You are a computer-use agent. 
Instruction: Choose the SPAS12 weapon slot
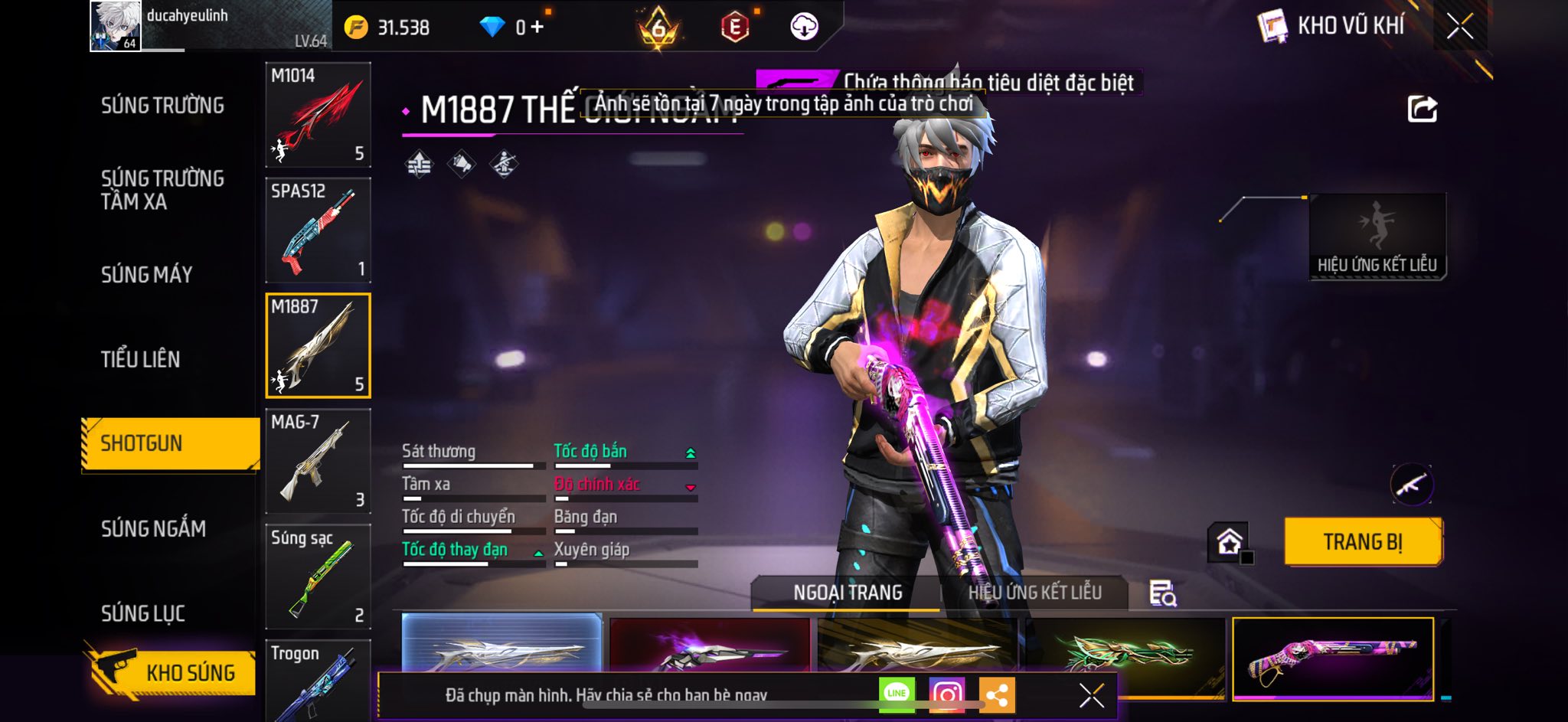point(318,230)
